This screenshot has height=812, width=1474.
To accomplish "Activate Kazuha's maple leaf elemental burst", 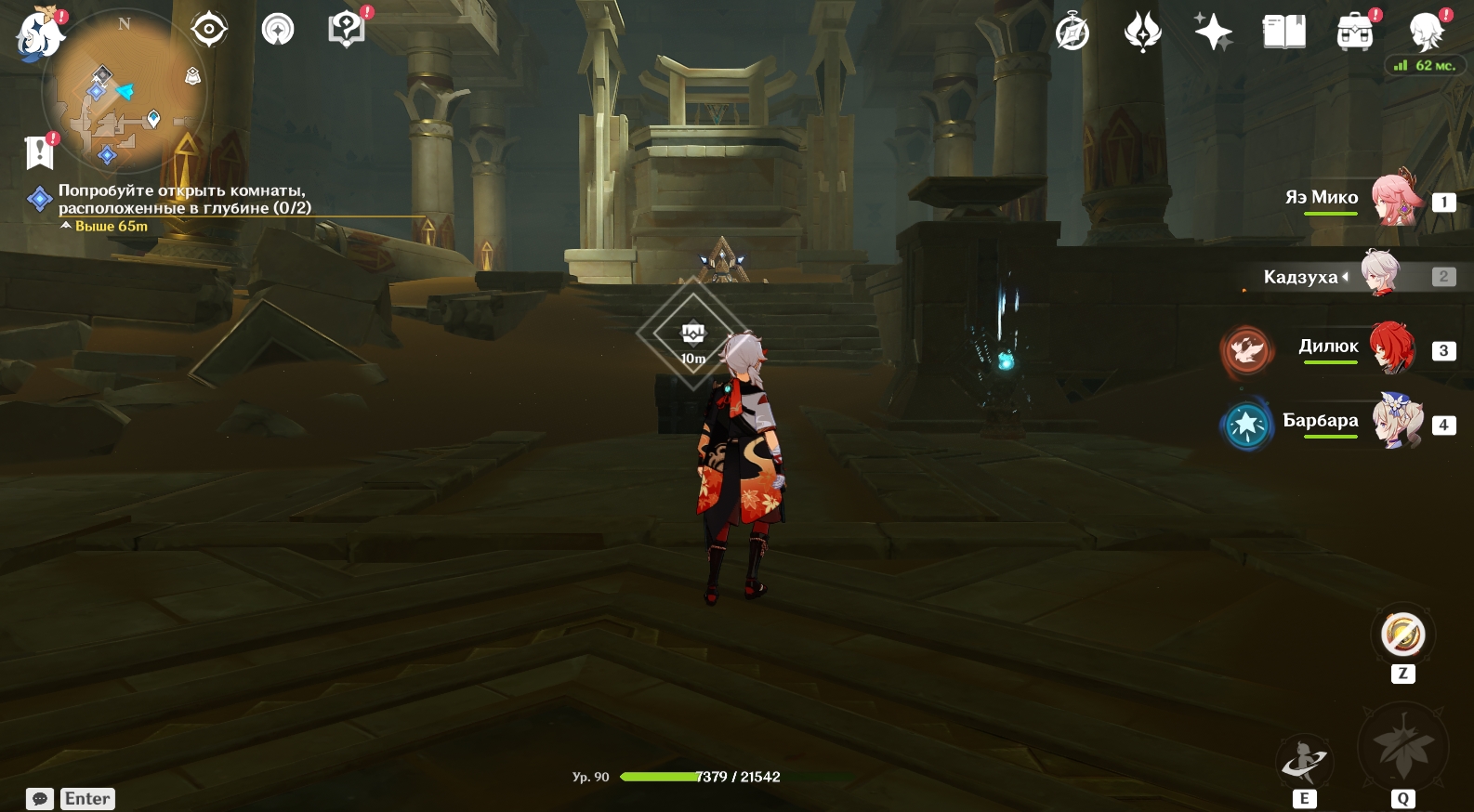I will [1402, 748].
